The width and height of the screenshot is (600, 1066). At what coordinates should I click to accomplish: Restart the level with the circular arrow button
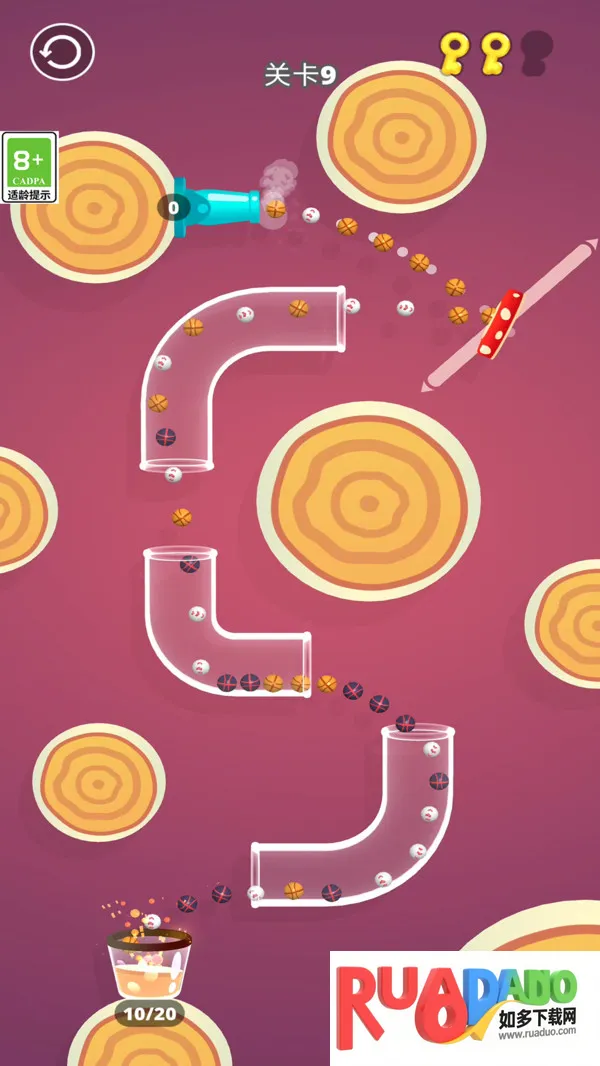(x=62, y=52)
